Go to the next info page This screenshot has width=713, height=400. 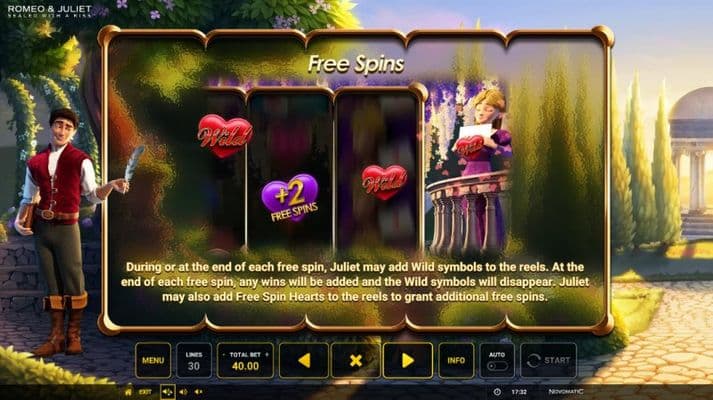[x=407, y=360]
